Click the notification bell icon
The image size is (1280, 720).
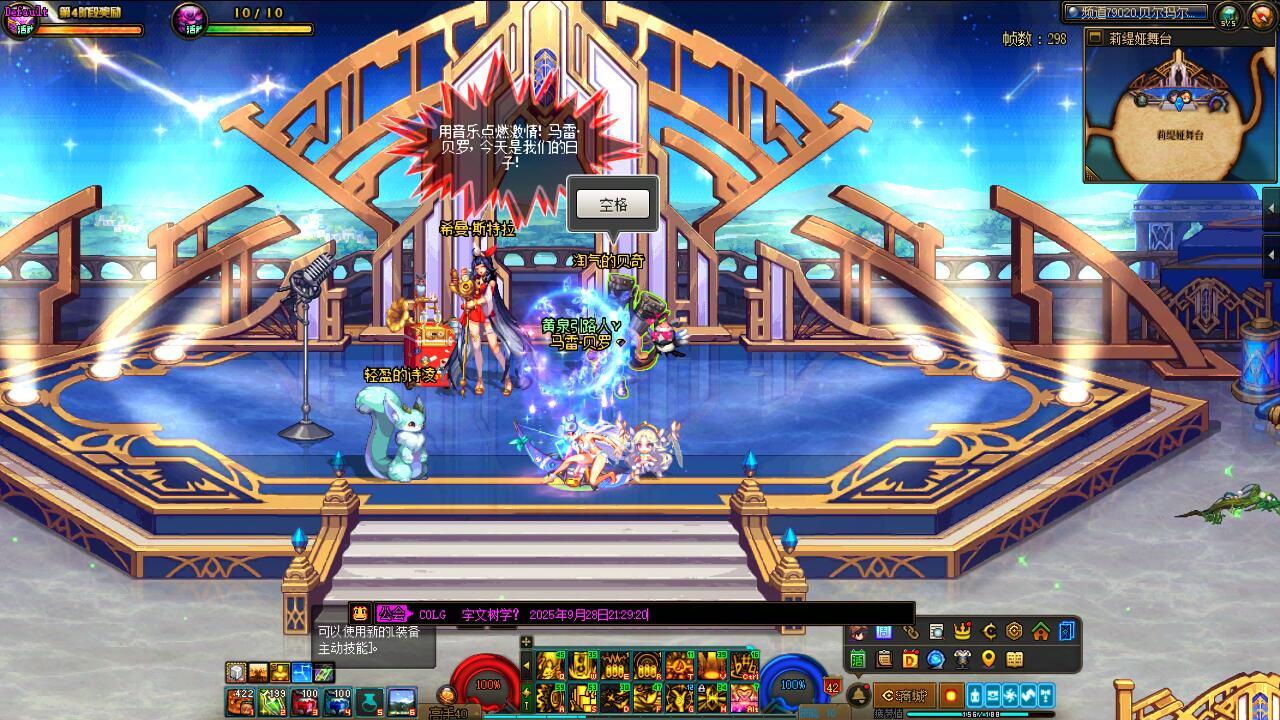pos(858,695)
